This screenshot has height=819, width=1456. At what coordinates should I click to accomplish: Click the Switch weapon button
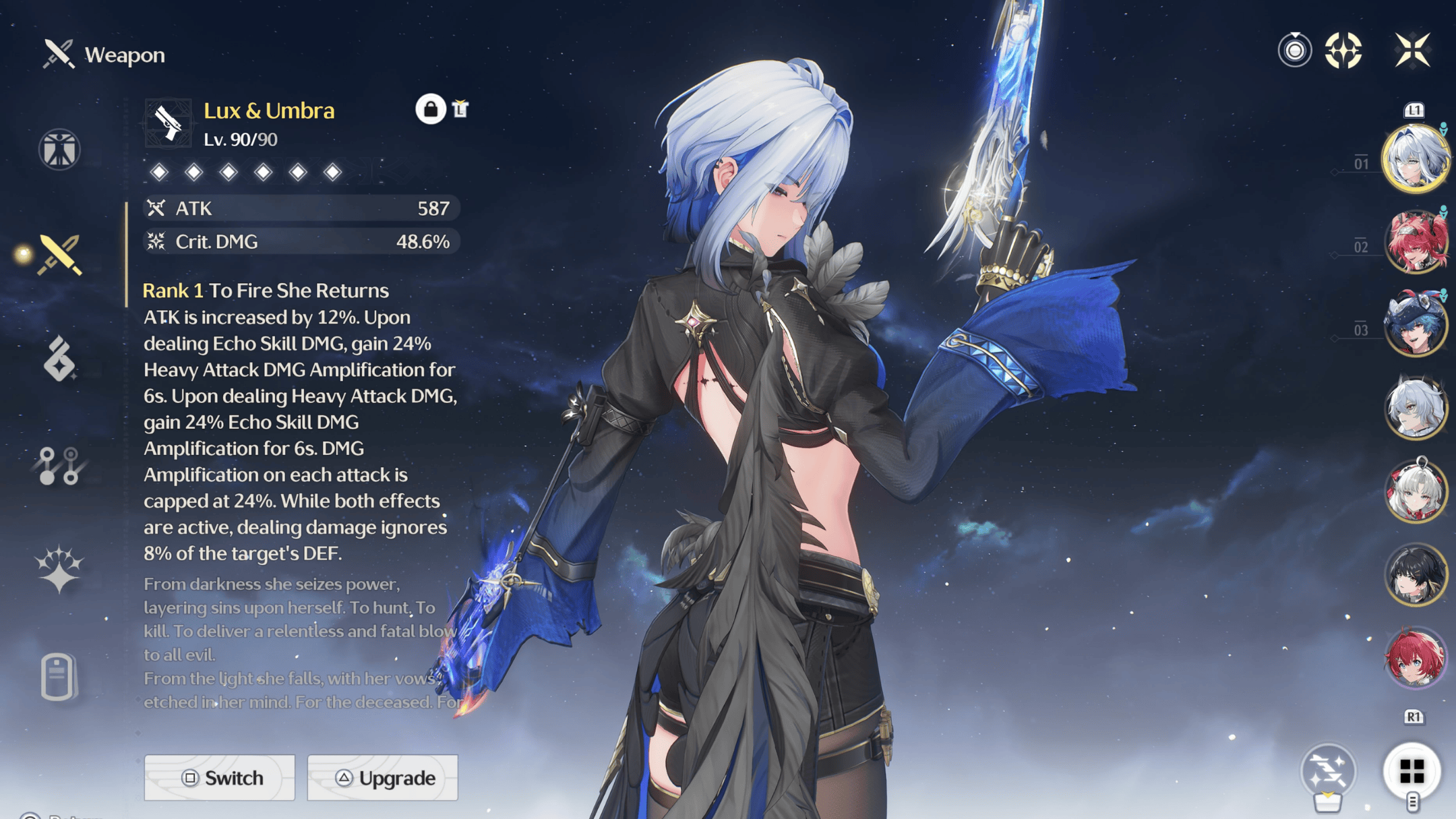[220, 778]
